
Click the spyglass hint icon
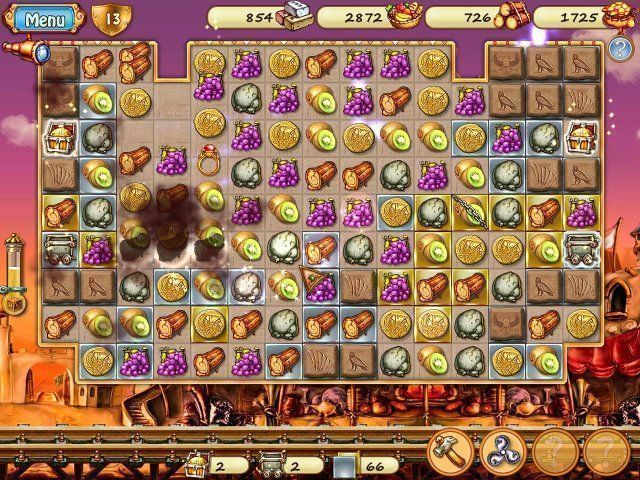coord(22,49)
